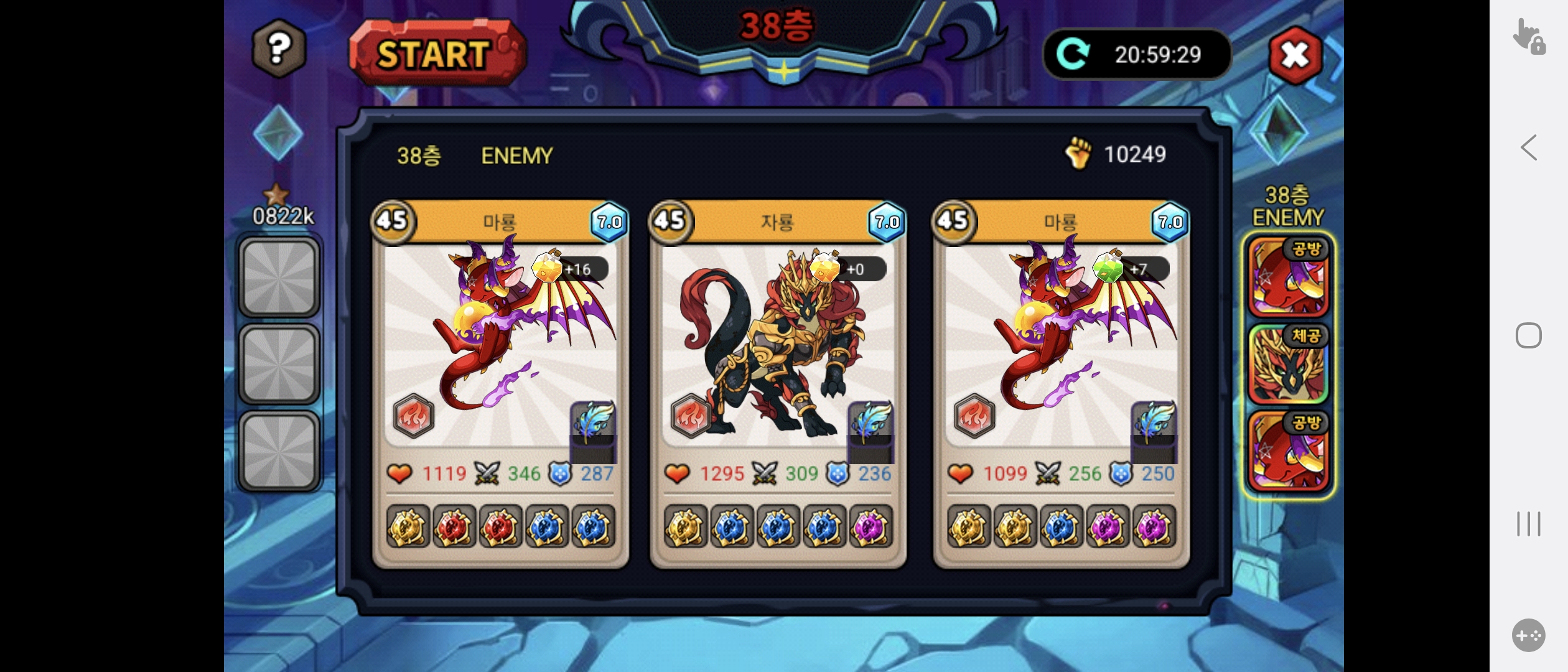
Task: Tap the feather skill icon on 자룡
Action: point(870,423)
